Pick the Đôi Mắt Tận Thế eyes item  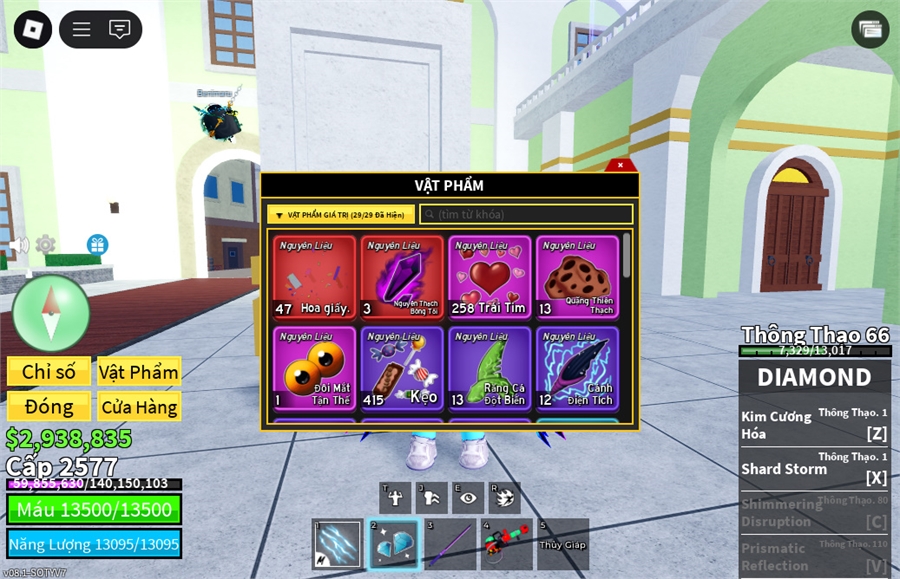(x=314, y=367)
